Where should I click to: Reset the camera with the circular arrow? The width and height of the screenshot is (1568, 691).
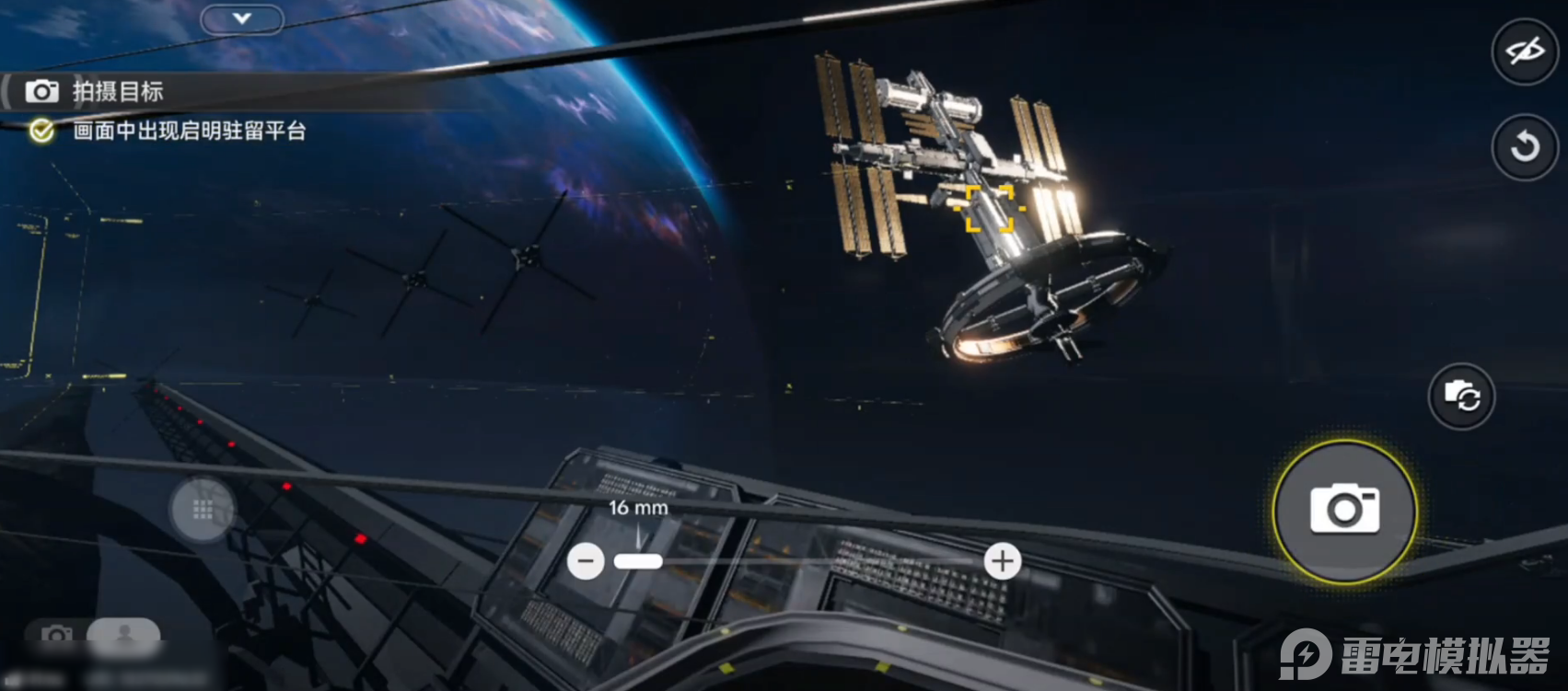[x=1524, y=146]
